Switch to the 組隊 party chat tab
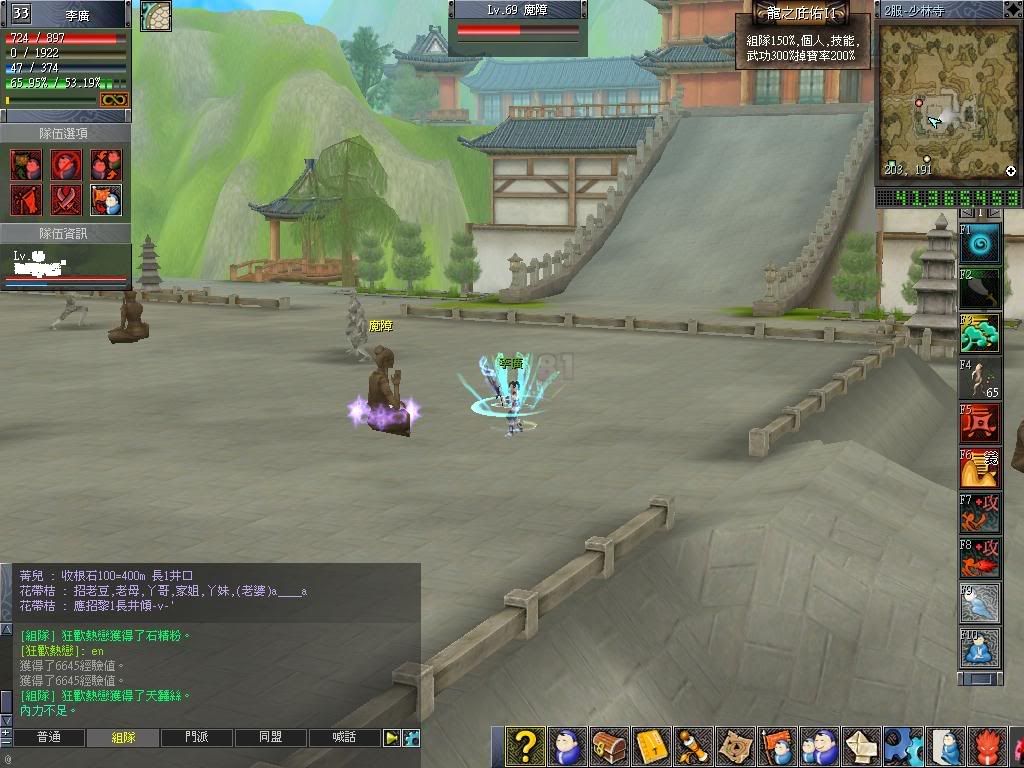This screenshot has width=1024, height=768. coord(123,738)
